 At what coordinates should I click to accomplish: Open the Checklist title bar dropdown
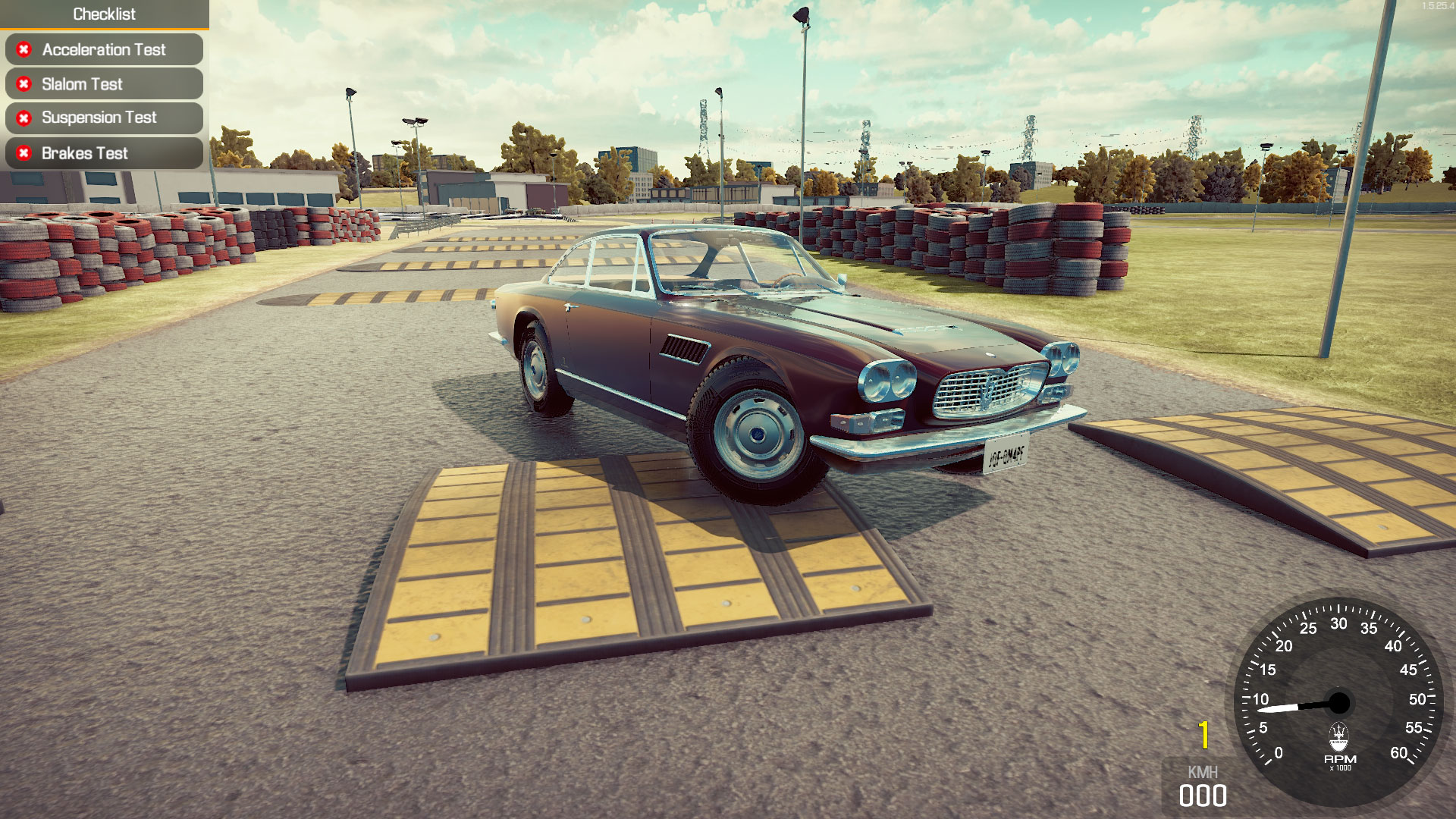tap(104, 14)
